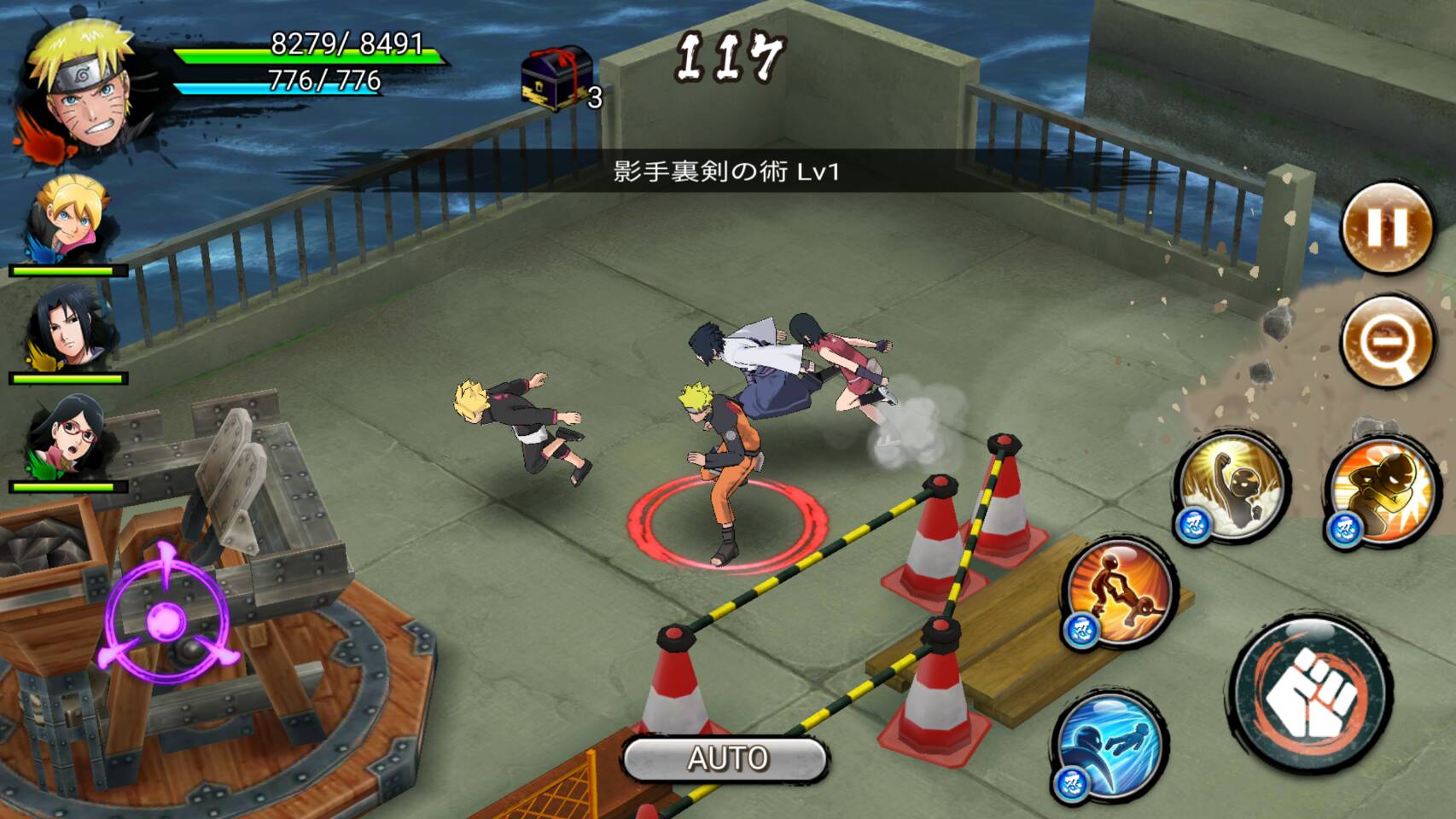Open the treasure chest counter icon
The image size is (1456, 819).
pyautogui.click(x=556, y=78)
